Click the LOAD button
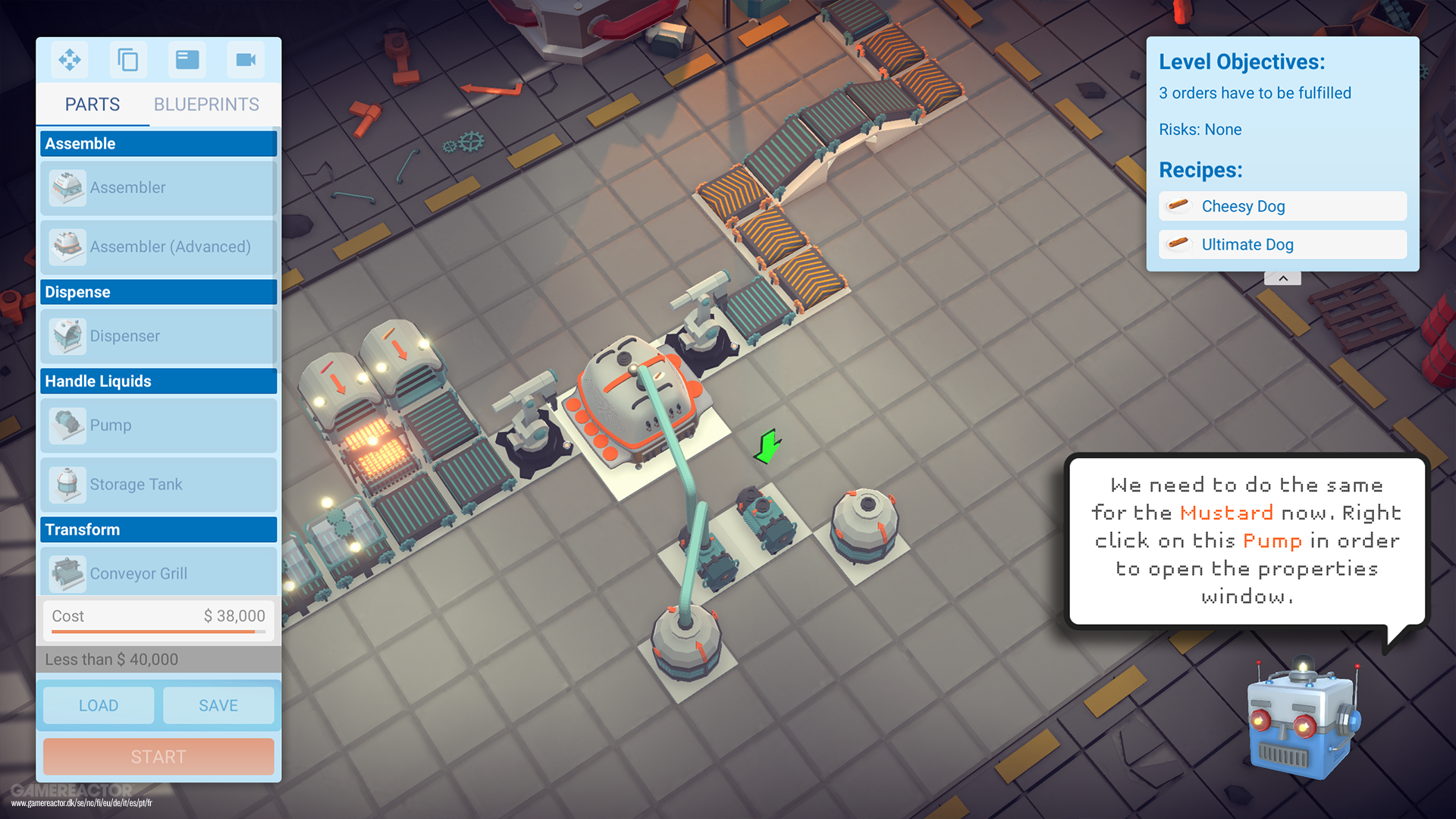1456x819 pixels. click(x=99, y=705)
